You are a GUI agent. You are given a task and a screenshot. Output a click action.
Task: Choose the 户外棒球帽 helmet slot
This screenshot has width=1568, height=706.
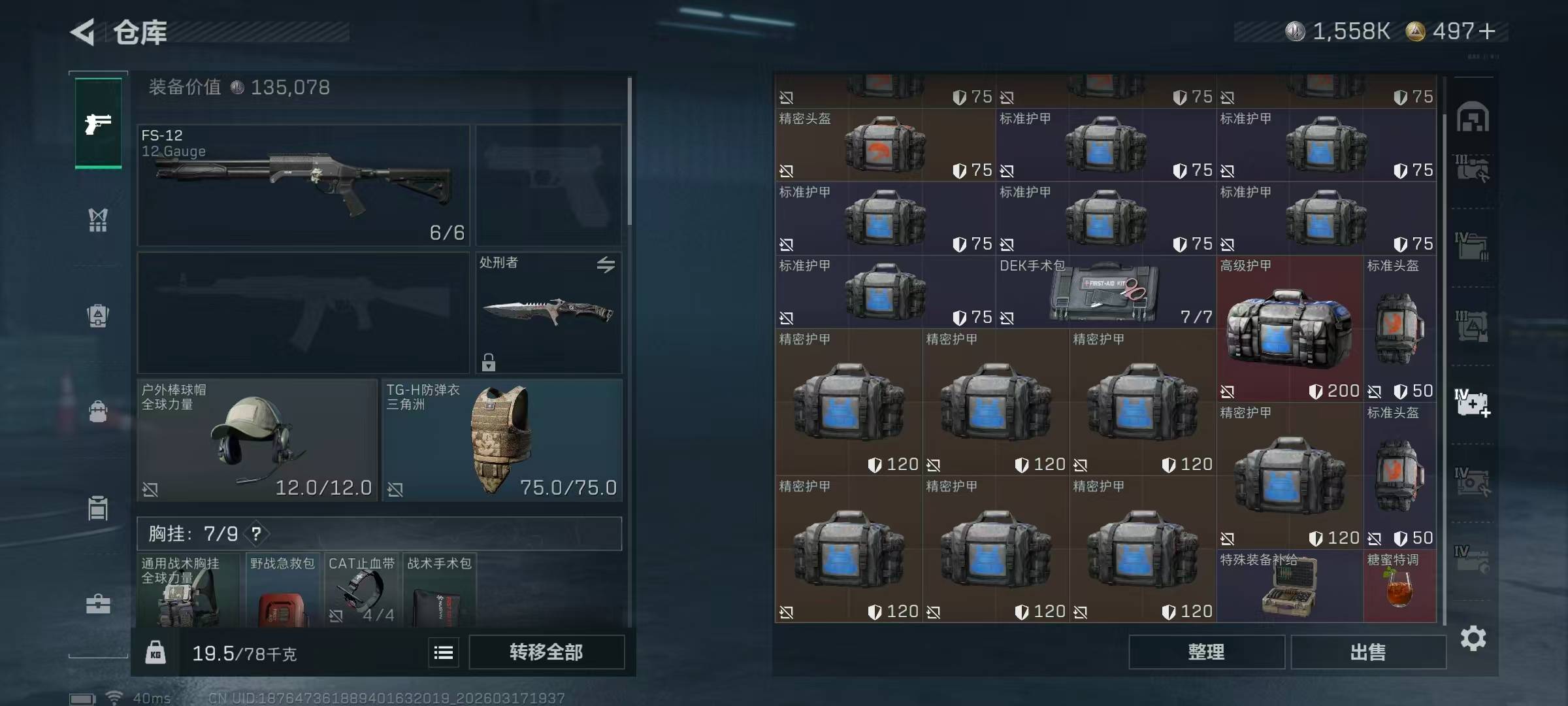[x=257, y=440]
